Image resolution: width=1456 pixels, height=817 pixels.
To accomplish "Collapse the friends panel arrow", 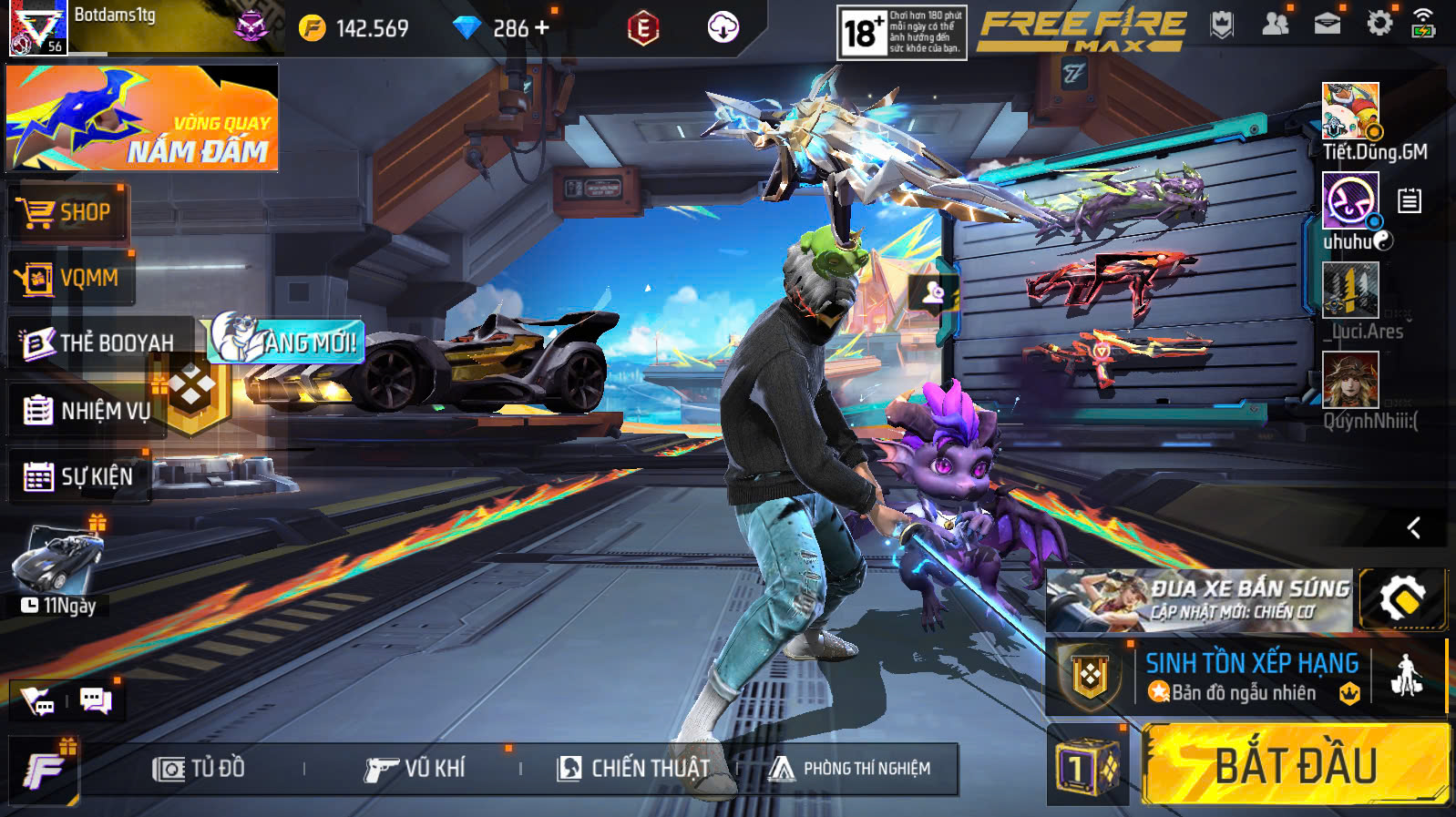I will click(1414, 527).
